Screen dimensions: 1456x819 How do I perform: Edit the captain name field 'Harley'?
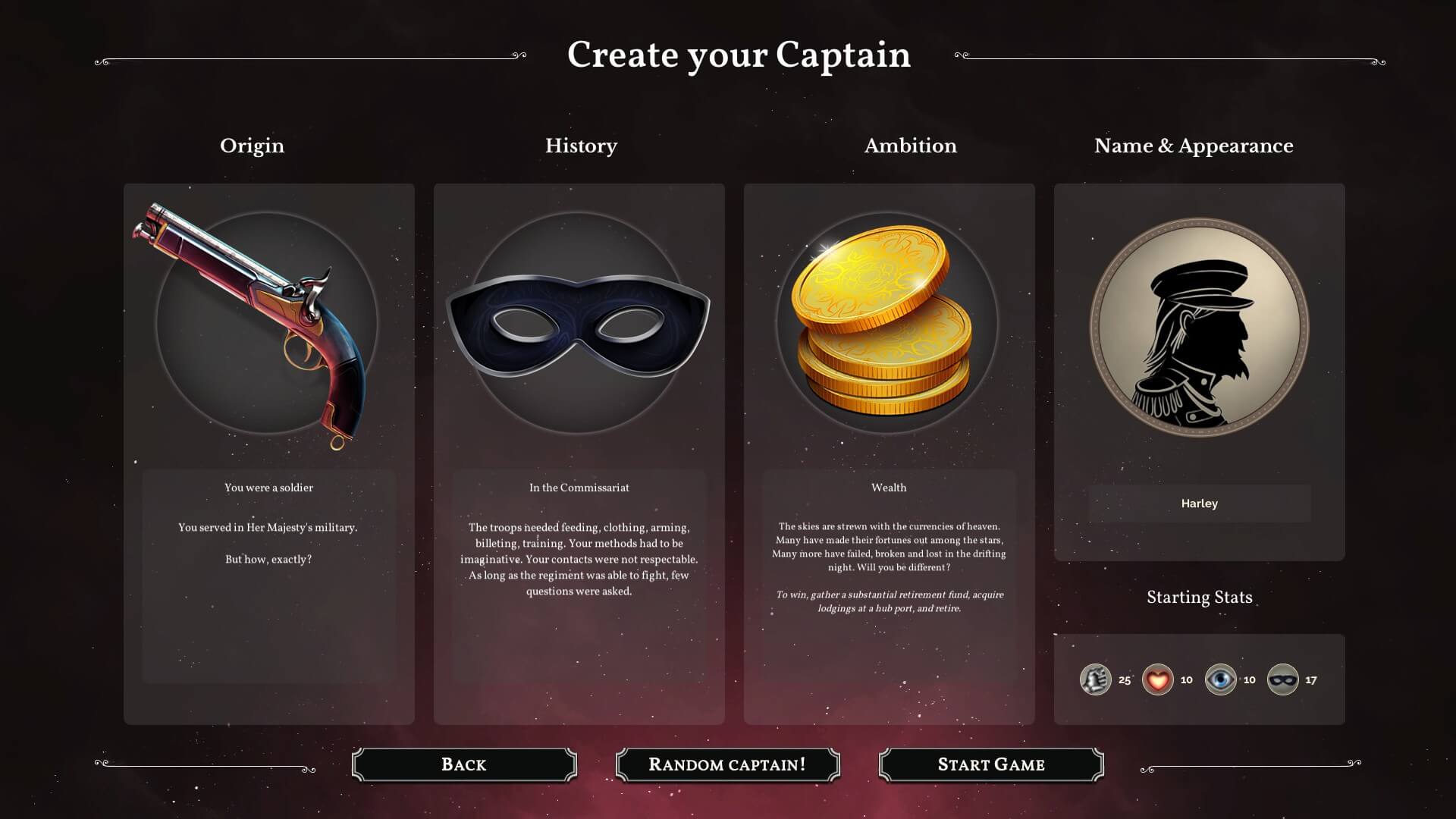click(1199, 504)
